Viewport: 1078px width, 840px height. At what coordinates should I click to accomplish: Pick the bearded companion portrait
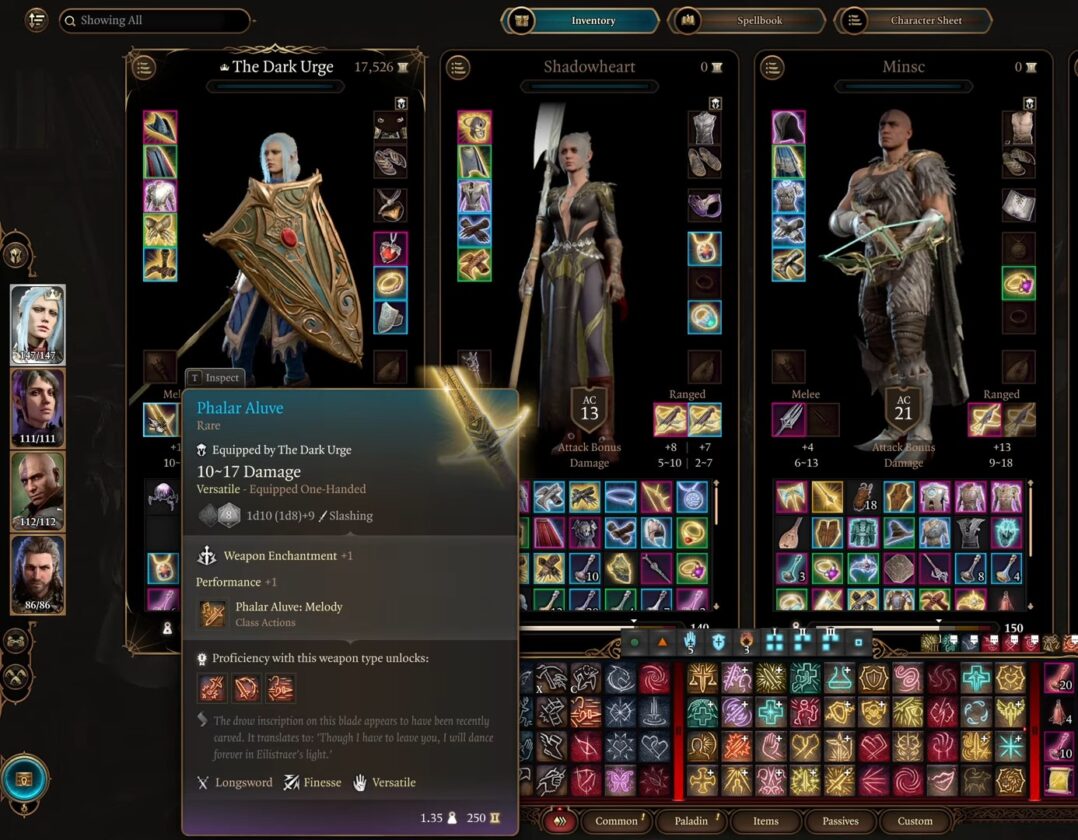pos(38,574)
